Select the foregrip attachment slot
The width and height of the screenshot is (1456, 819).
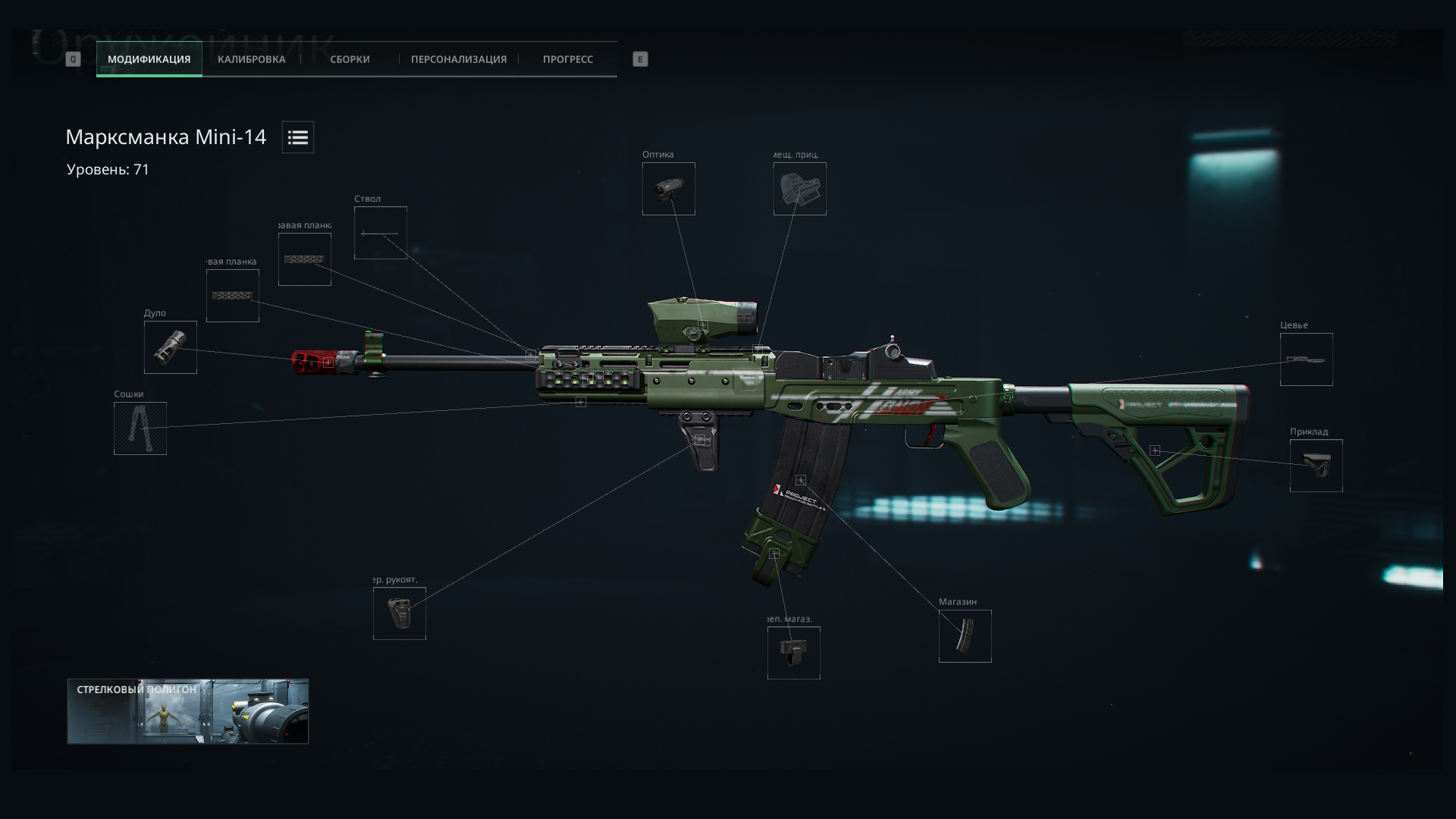click(x=399, y=613)
